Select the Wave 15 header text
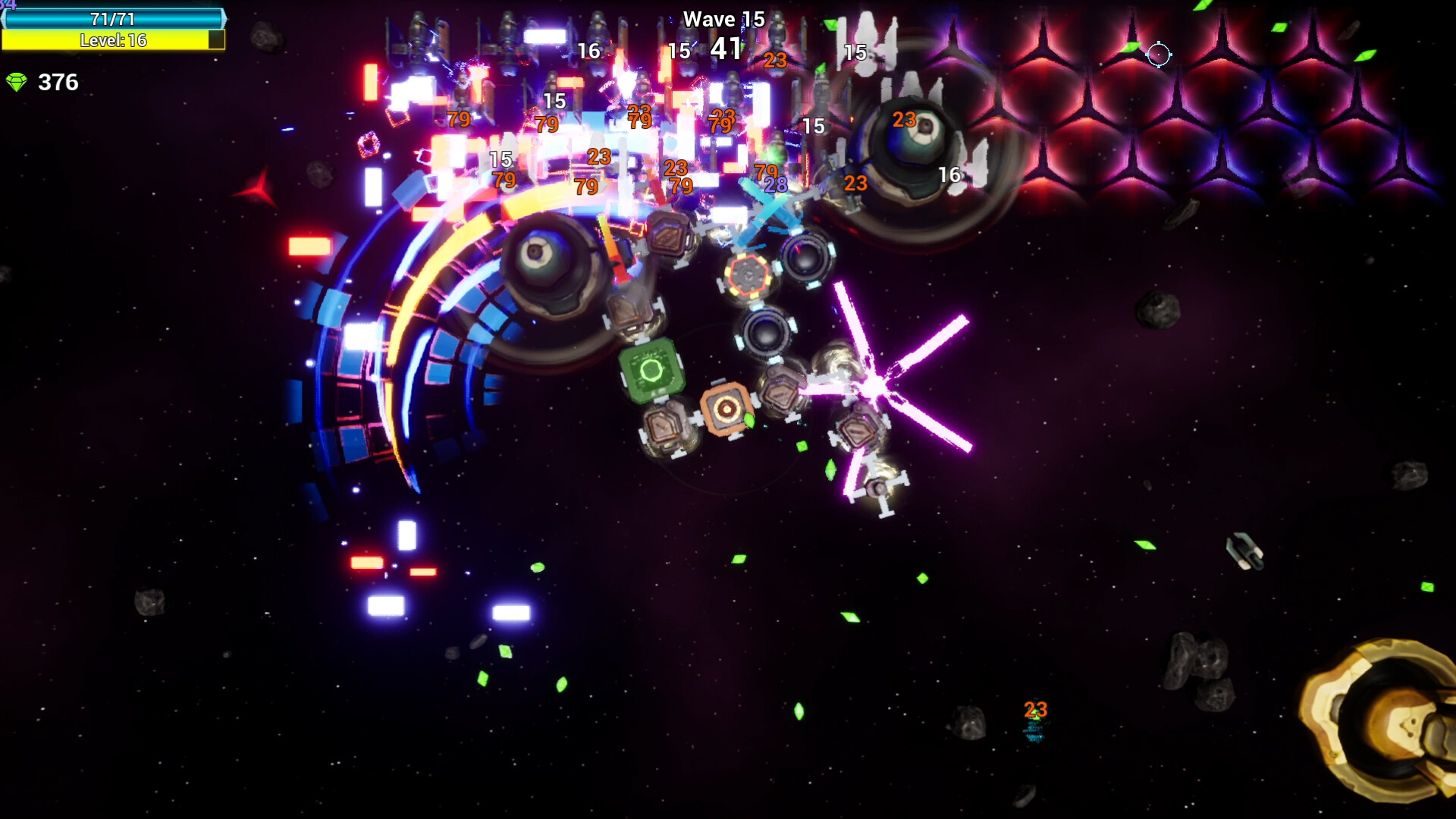The width and height of the screenshot is (1456, 819). pos(723,19)
